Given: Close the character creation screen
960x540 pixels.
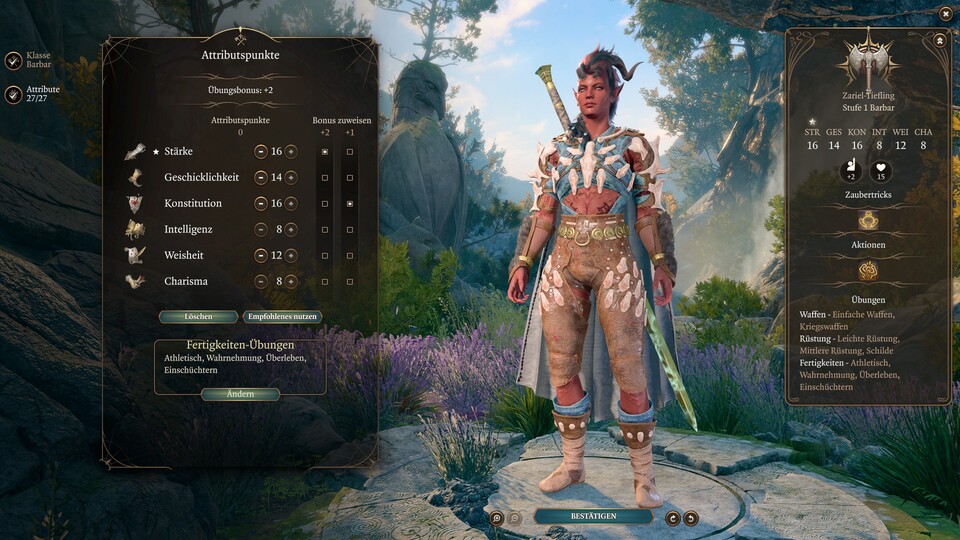Looking at the screenshot, I should click(x=945, y=13).
